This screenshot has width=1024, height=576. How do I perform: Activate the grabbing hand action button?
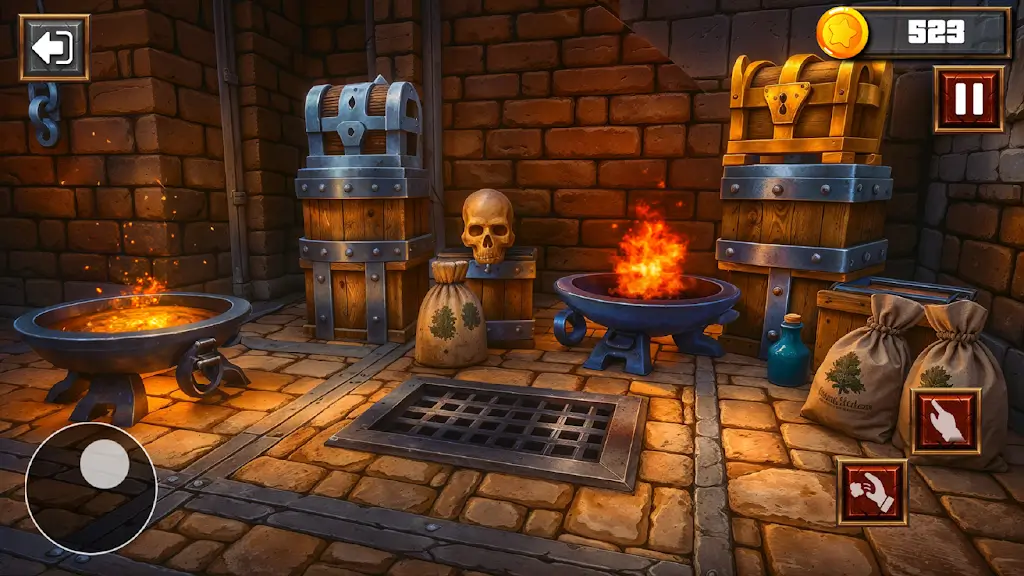(x=872, y=492)
